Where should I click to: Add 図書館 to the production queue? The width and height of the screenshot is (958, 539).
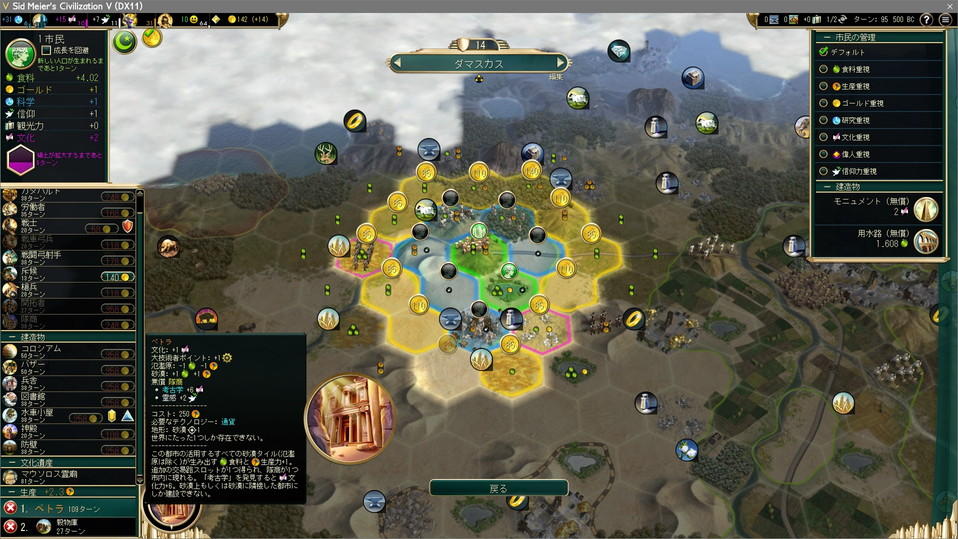coord(40,396)
